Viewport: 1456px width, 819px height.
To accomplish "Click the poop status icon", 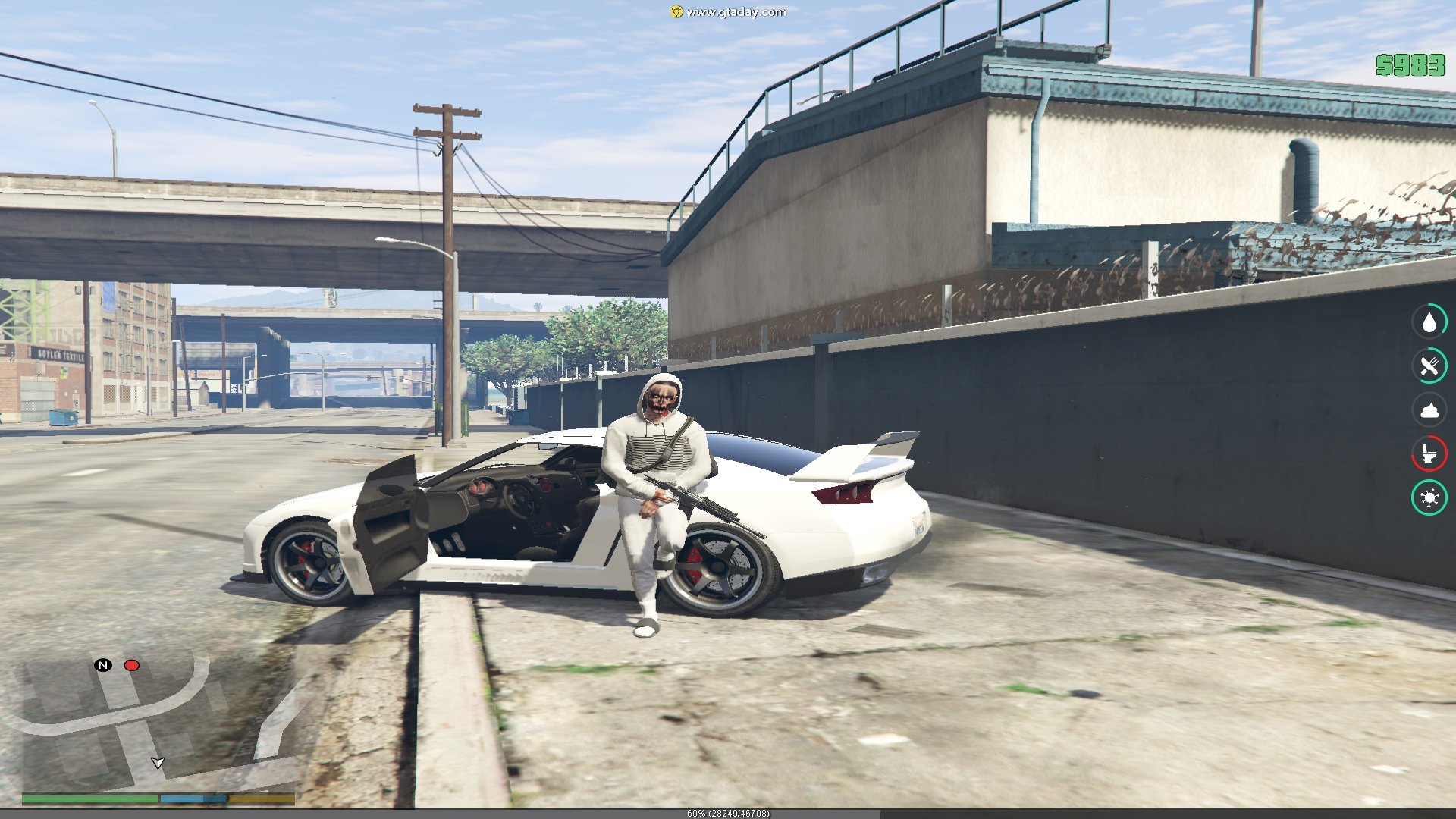I will 1429,410.
